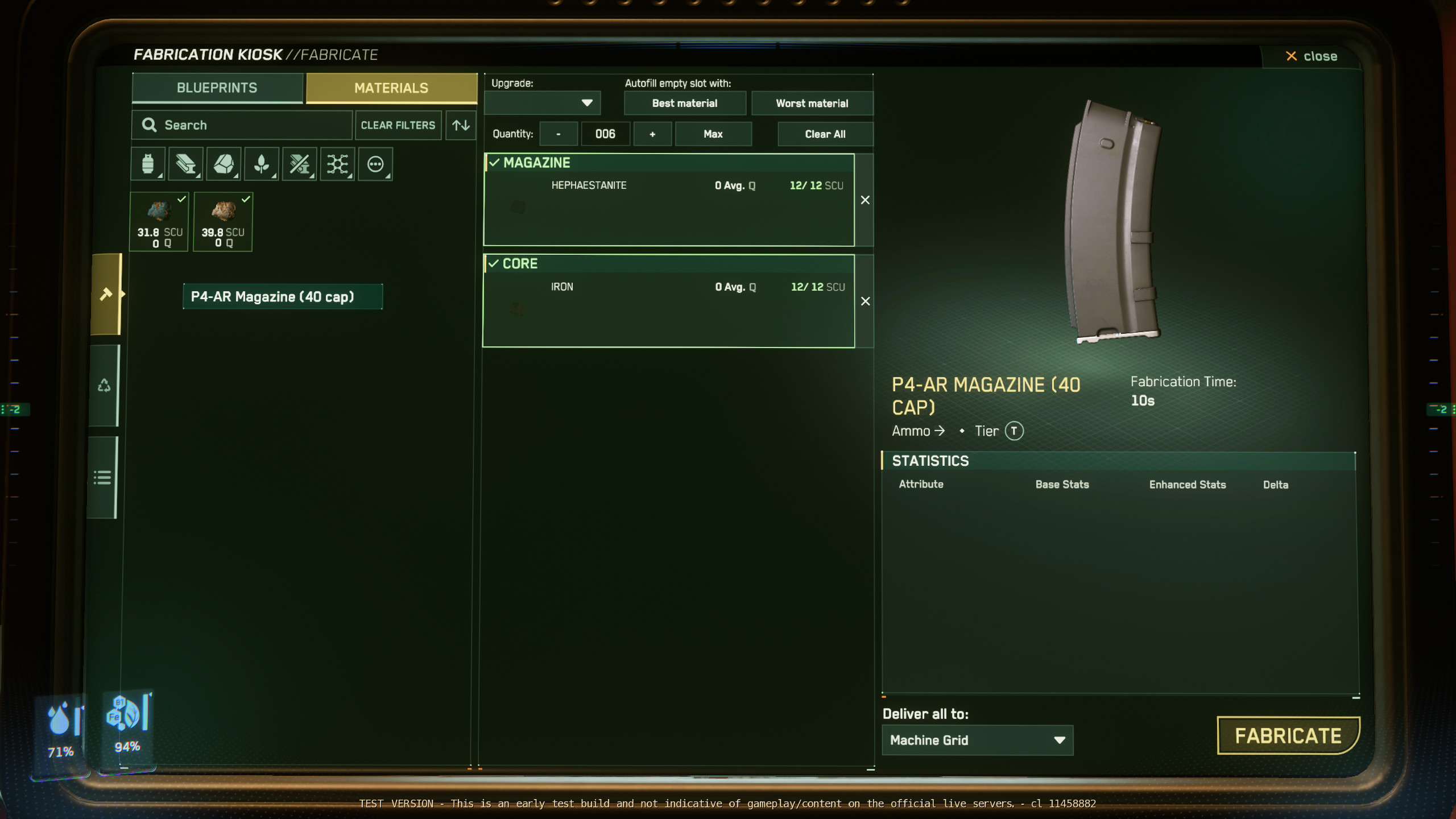This screenshot has width=1456, height=819.
Task: Fabricate the P4-AR magazines
Action: click(x=1288, y=736)
